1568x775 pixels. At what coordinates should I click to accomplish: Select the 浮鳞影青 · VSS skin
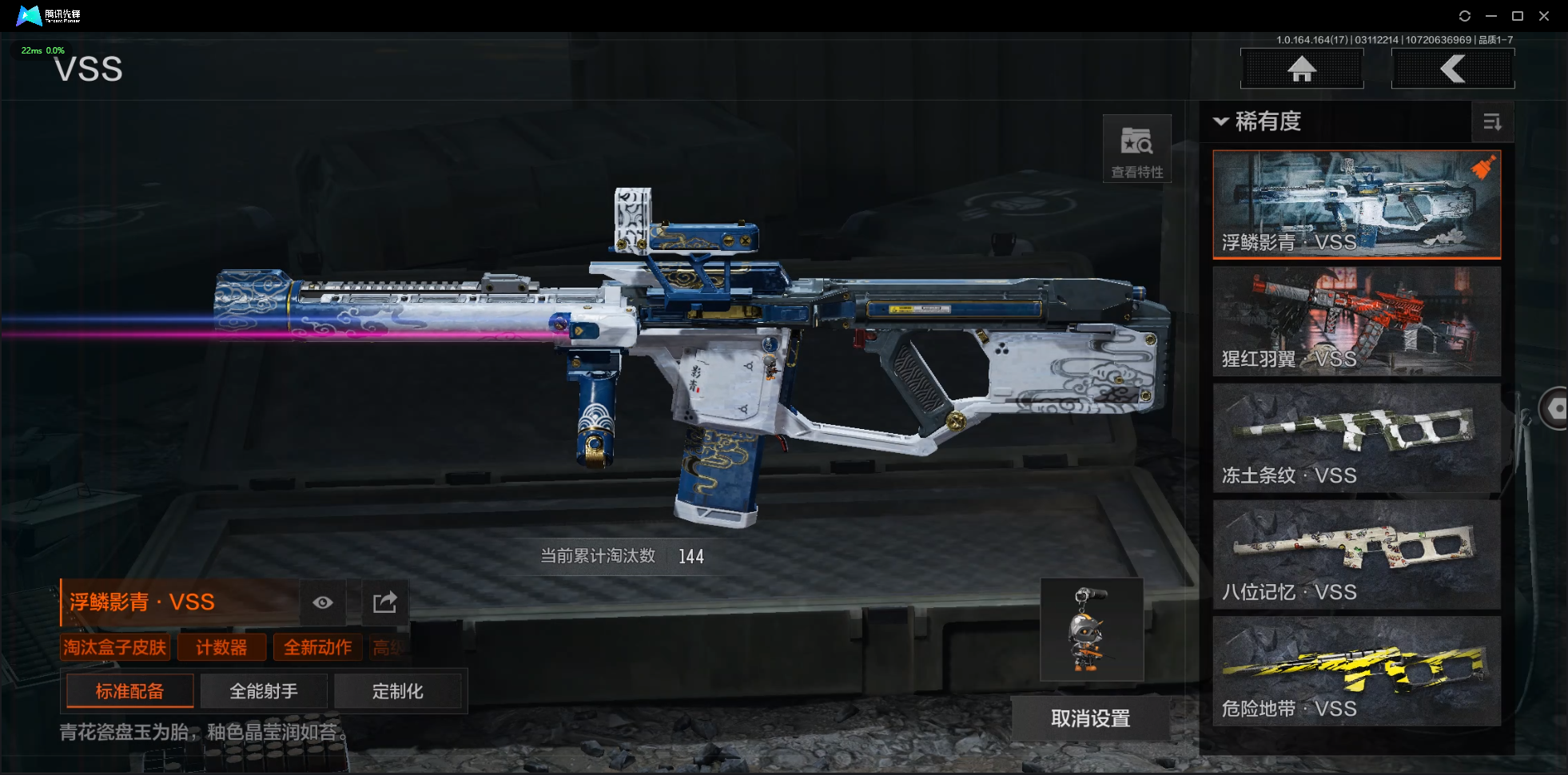1356,205
